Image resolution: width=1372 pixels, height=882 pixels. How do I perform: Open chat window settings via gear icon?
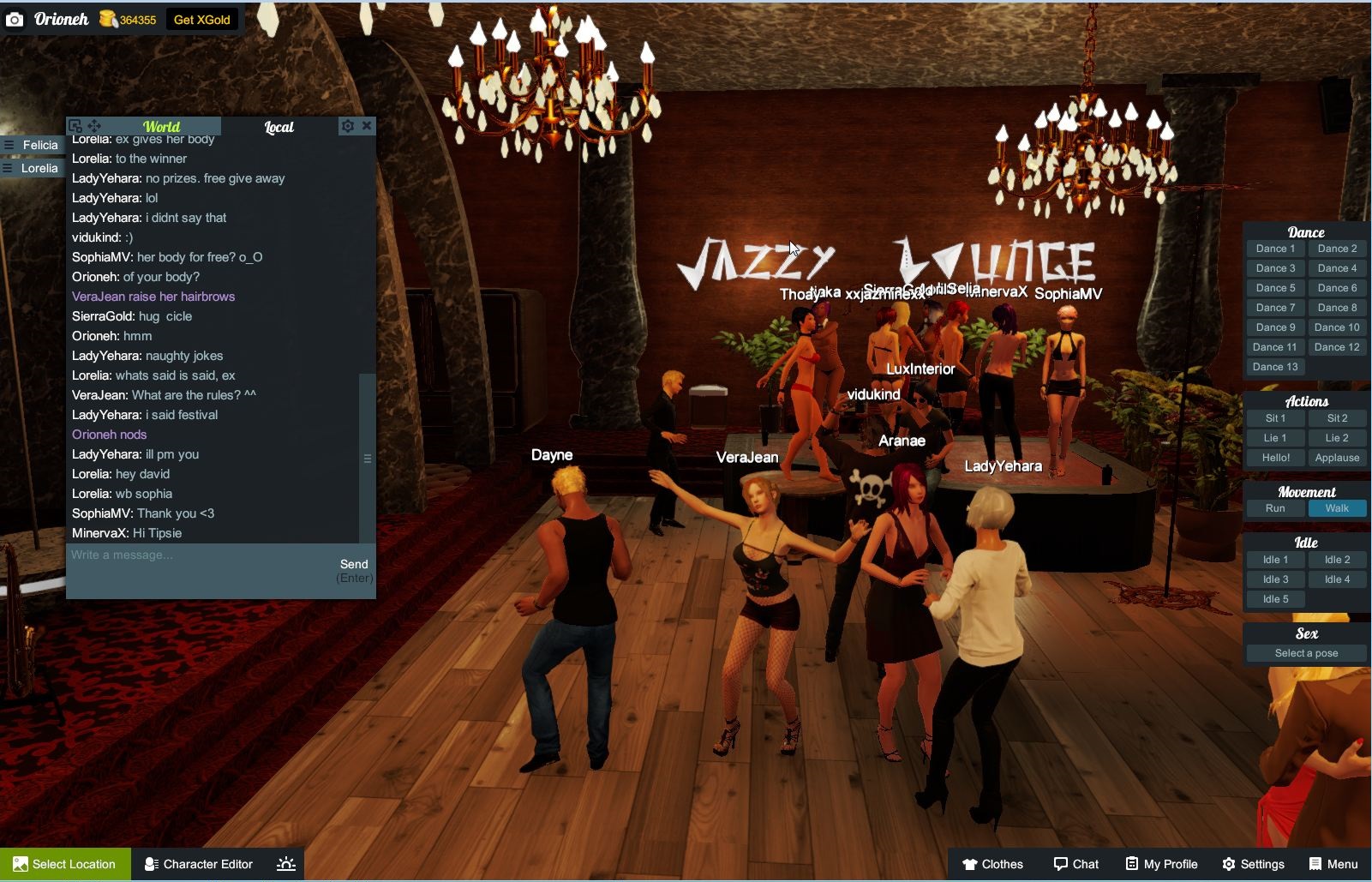tap(347, 125)
